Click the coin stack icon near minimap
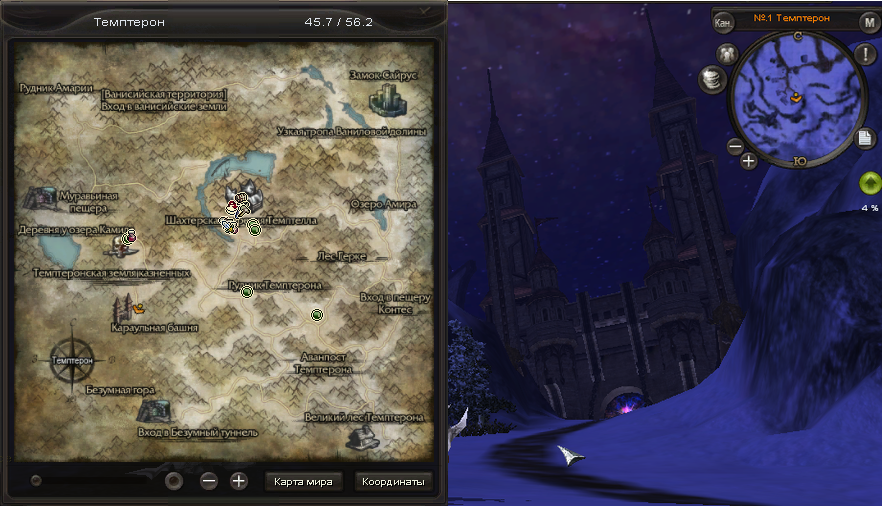882x506 pixels. 712,78
